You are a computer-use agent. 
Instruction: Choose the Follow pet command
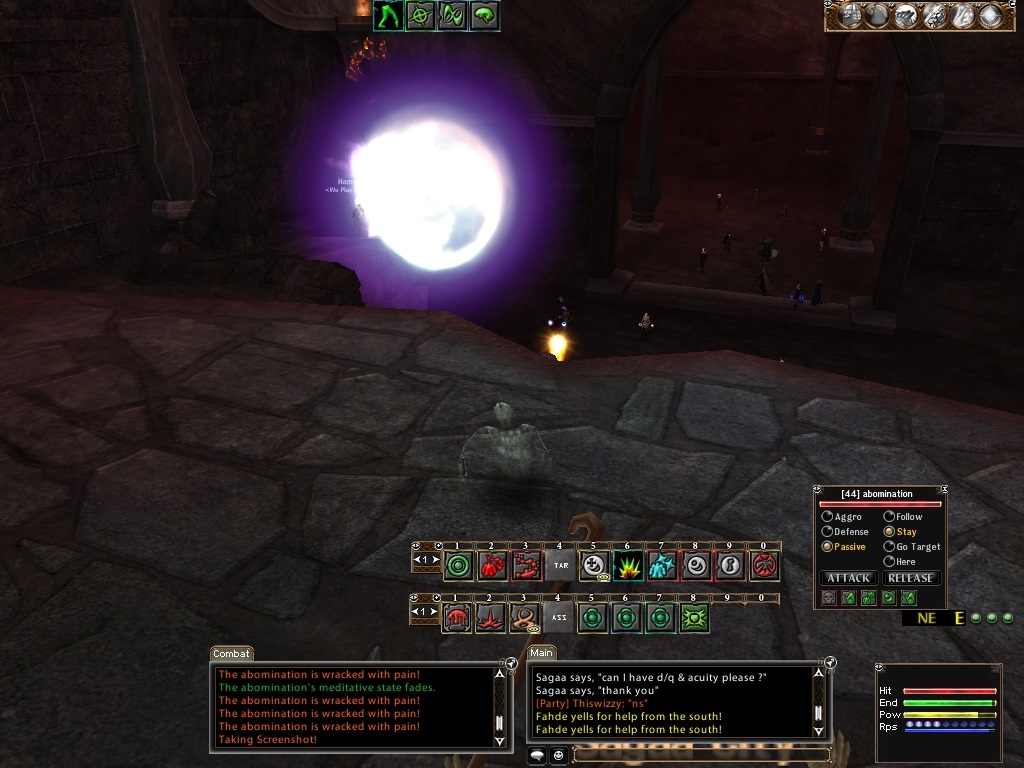889,517
